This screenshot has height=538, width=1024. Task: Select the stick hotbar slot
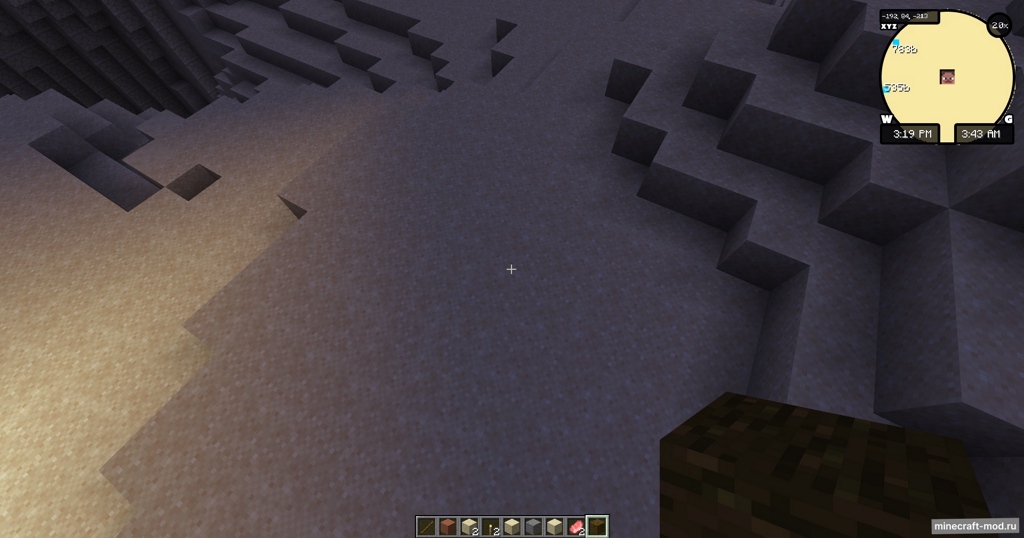(427, 526)
